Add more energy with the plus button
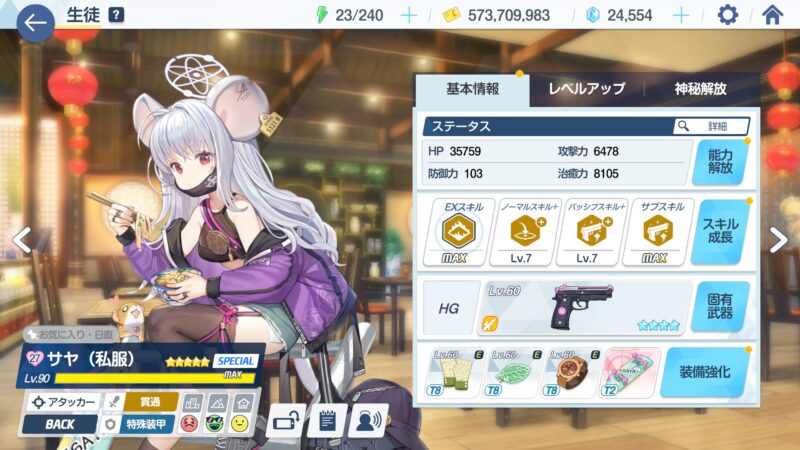This screenshot has width=800, height=450. tap(408, 15)
